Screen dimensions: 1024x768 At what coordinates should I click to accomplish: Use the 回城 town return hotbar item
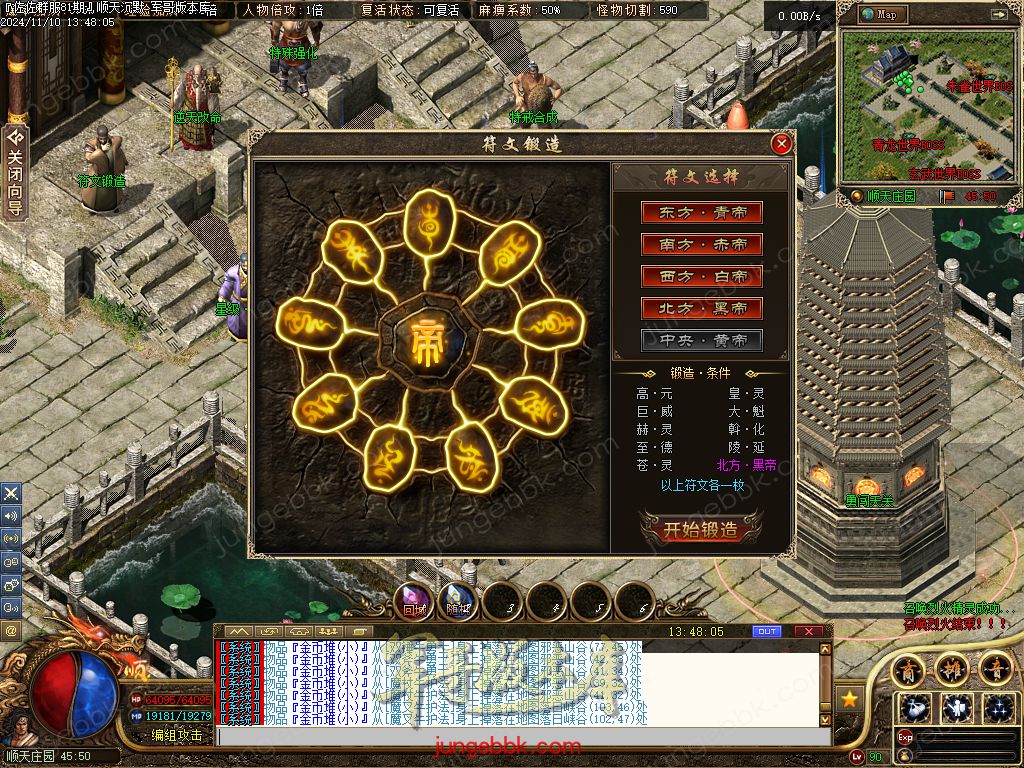pyautogui.click(x=414, y=601)
